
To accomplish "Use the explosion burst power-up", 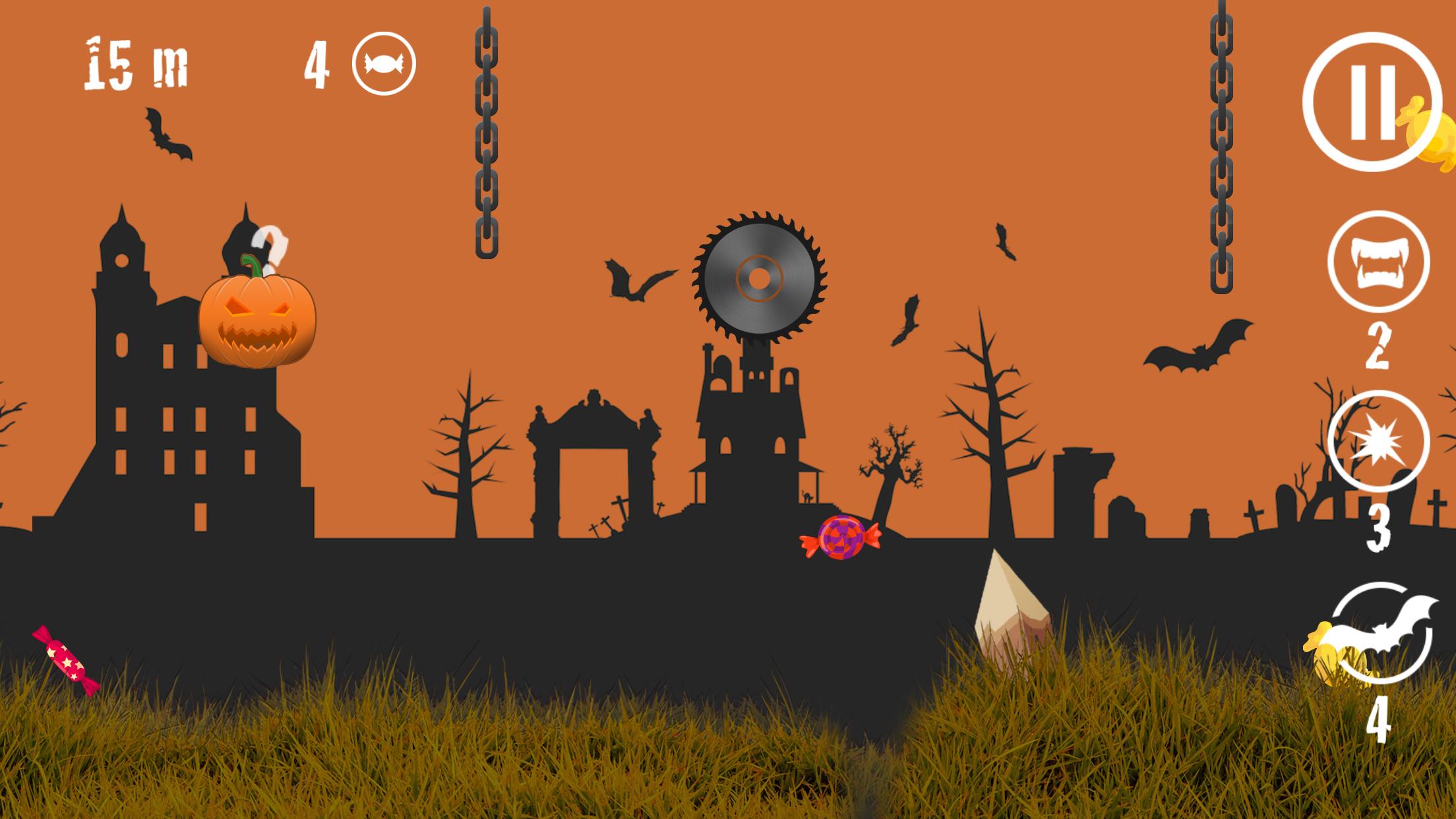I will point(1378,441).
